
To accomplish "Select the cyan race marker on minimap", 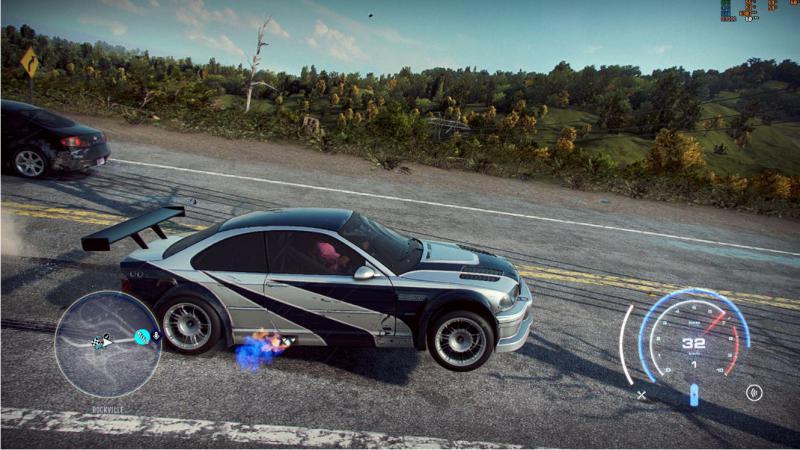I will (x=142, y=337).
